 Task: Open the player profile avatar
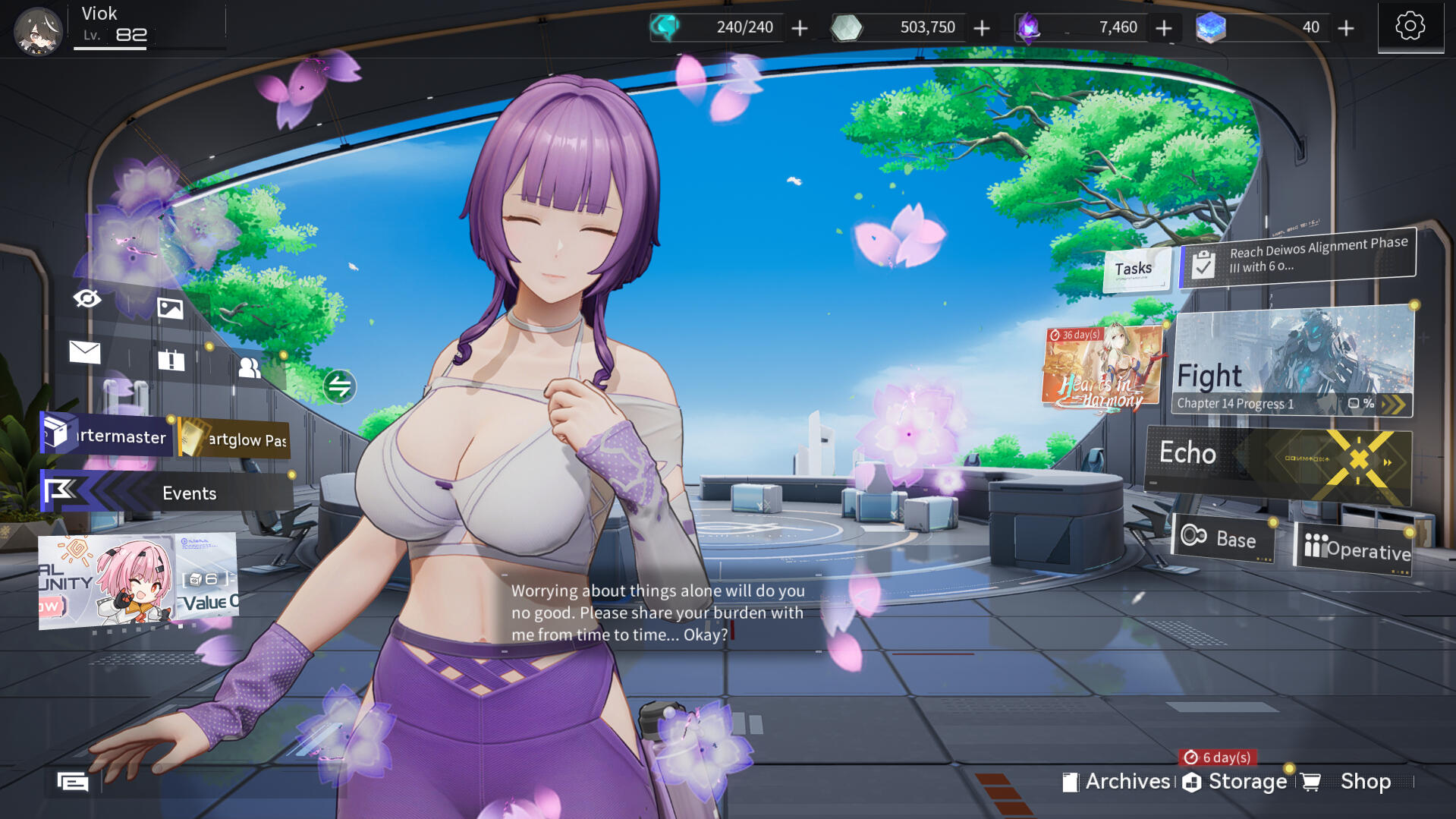click(x=38, y=30)
